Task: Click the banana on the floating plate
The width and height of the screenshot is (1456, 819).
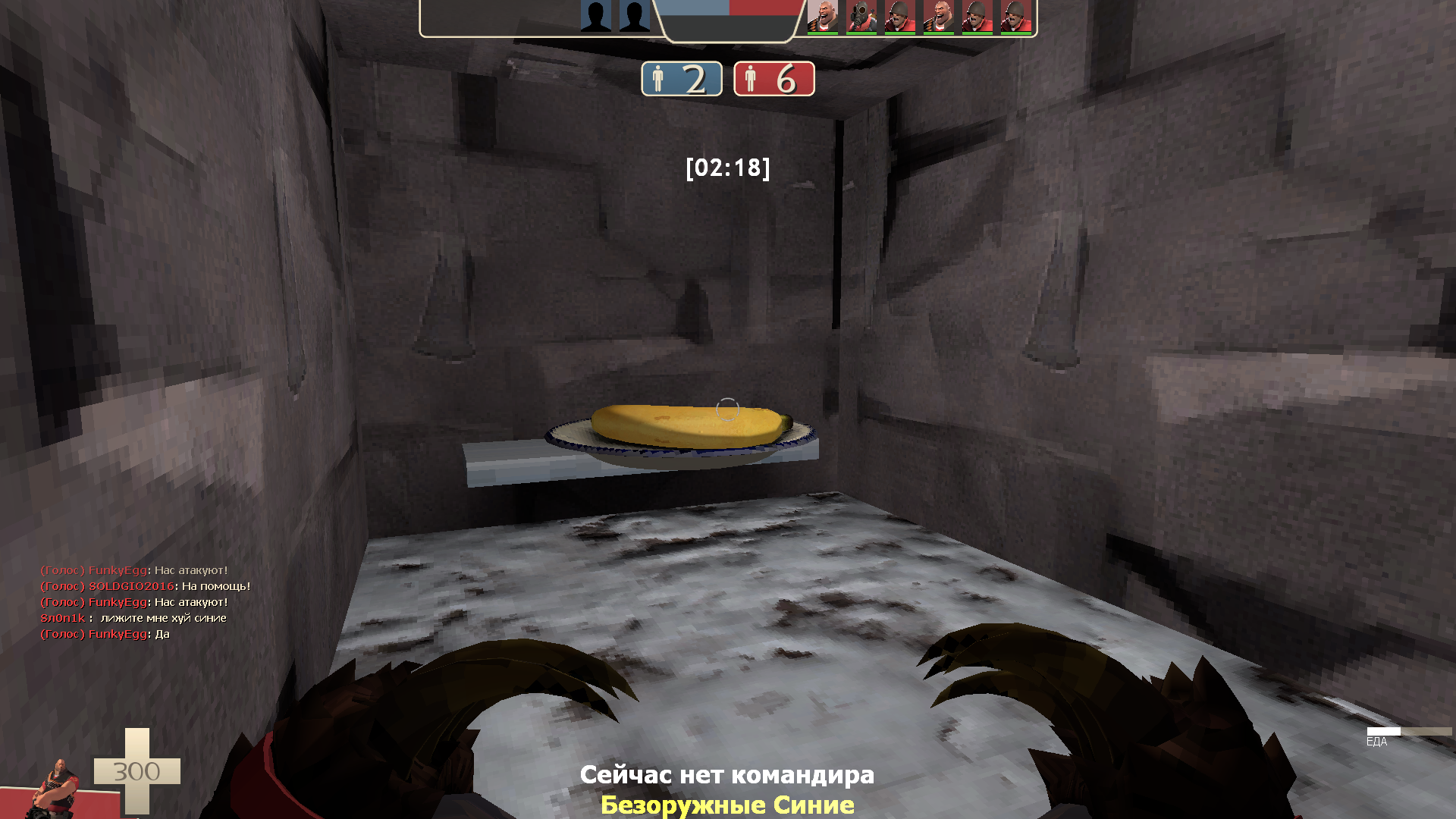Action: point(686,425)
